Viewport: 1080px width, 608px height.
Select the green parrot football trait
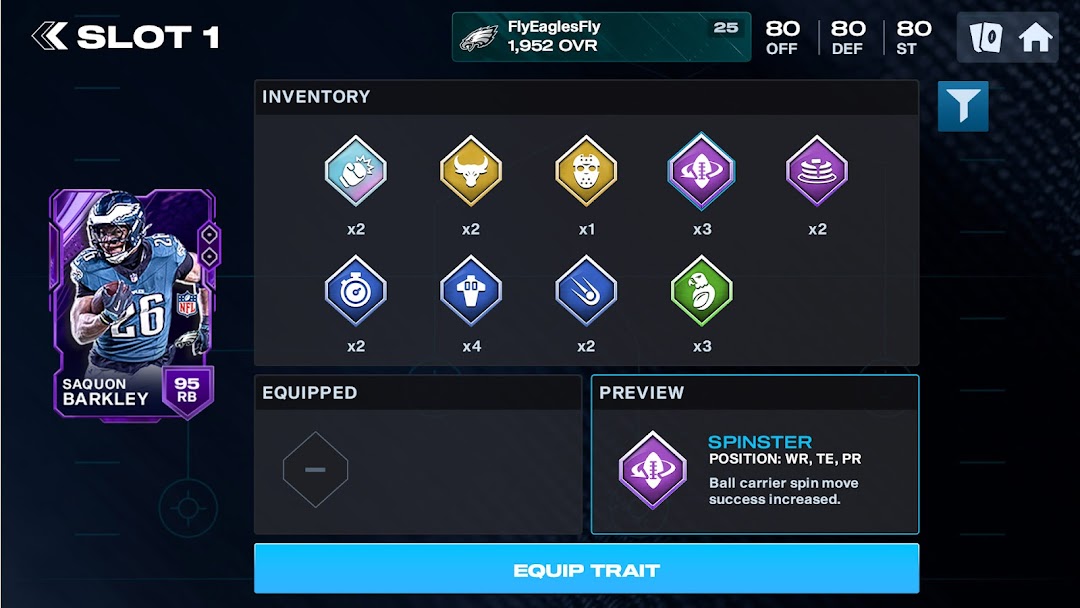tap(701, 289)
